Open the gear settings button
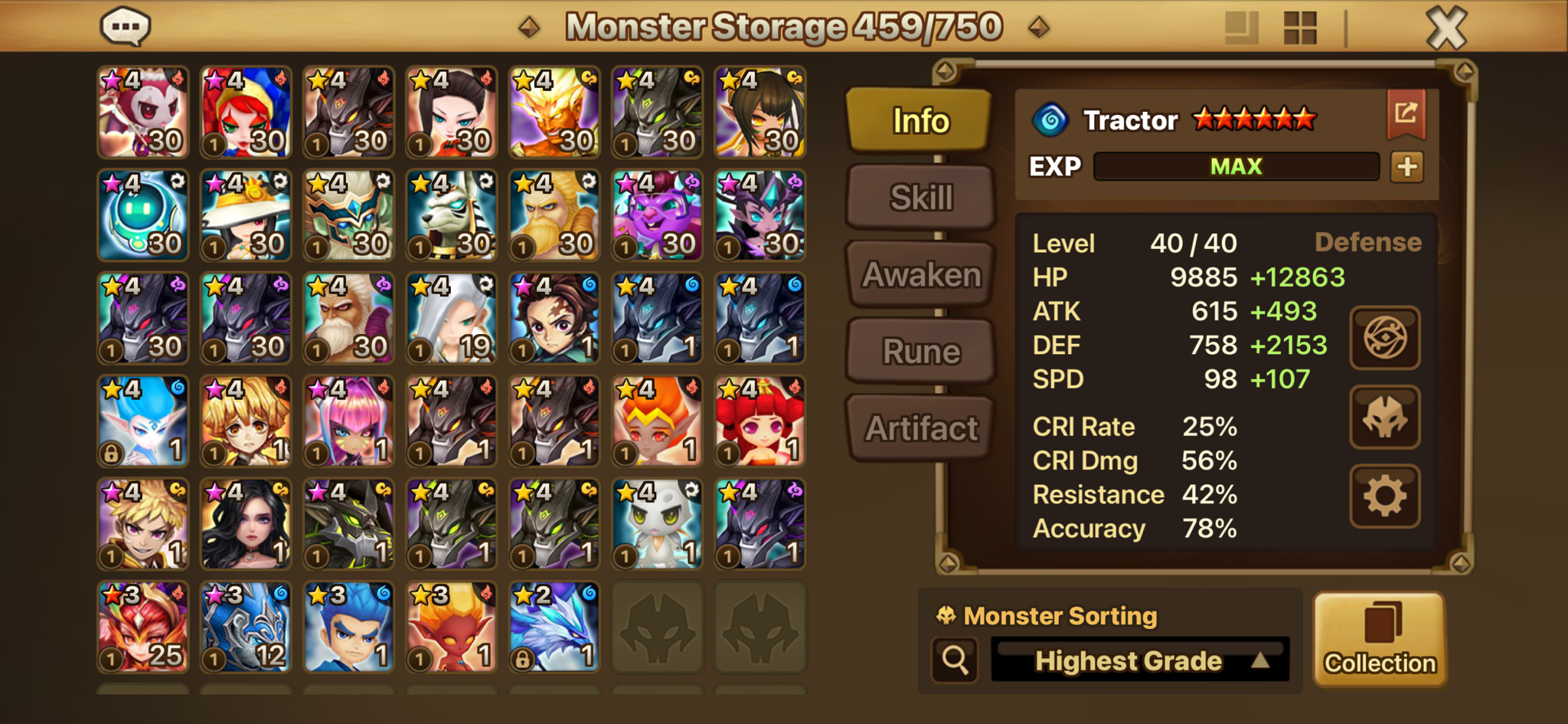 click(1384, 496)
